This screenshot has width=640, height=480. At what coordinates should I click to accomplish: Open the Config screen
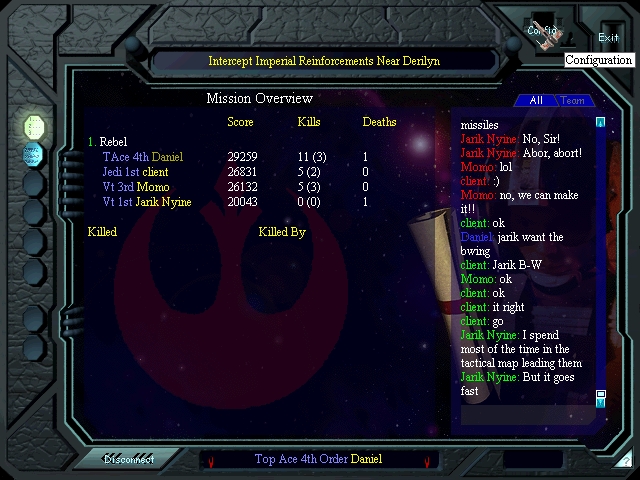click(545, 32)
